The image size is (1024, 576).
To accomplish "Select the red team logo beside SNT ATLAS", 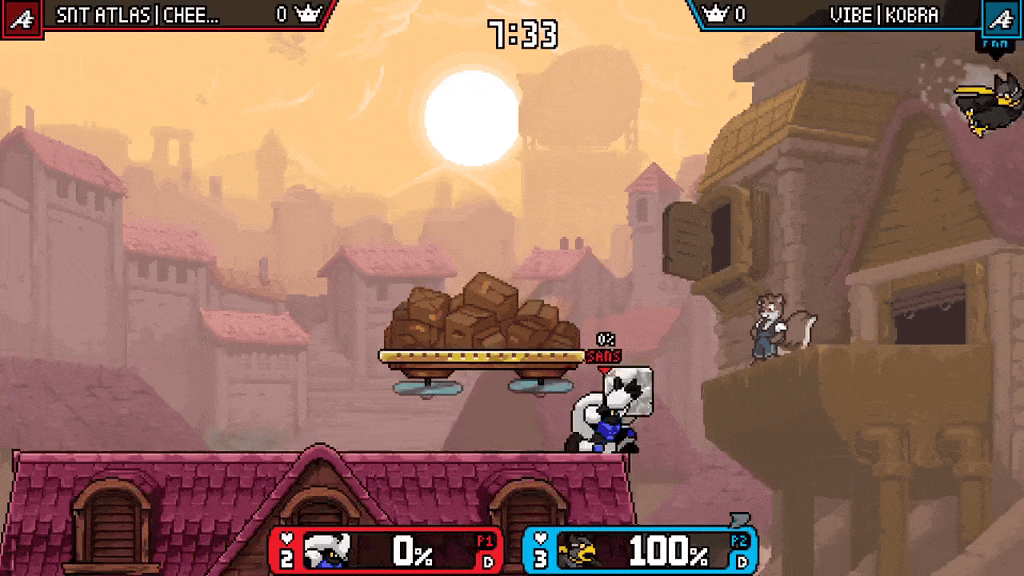I will pos(21,16).
